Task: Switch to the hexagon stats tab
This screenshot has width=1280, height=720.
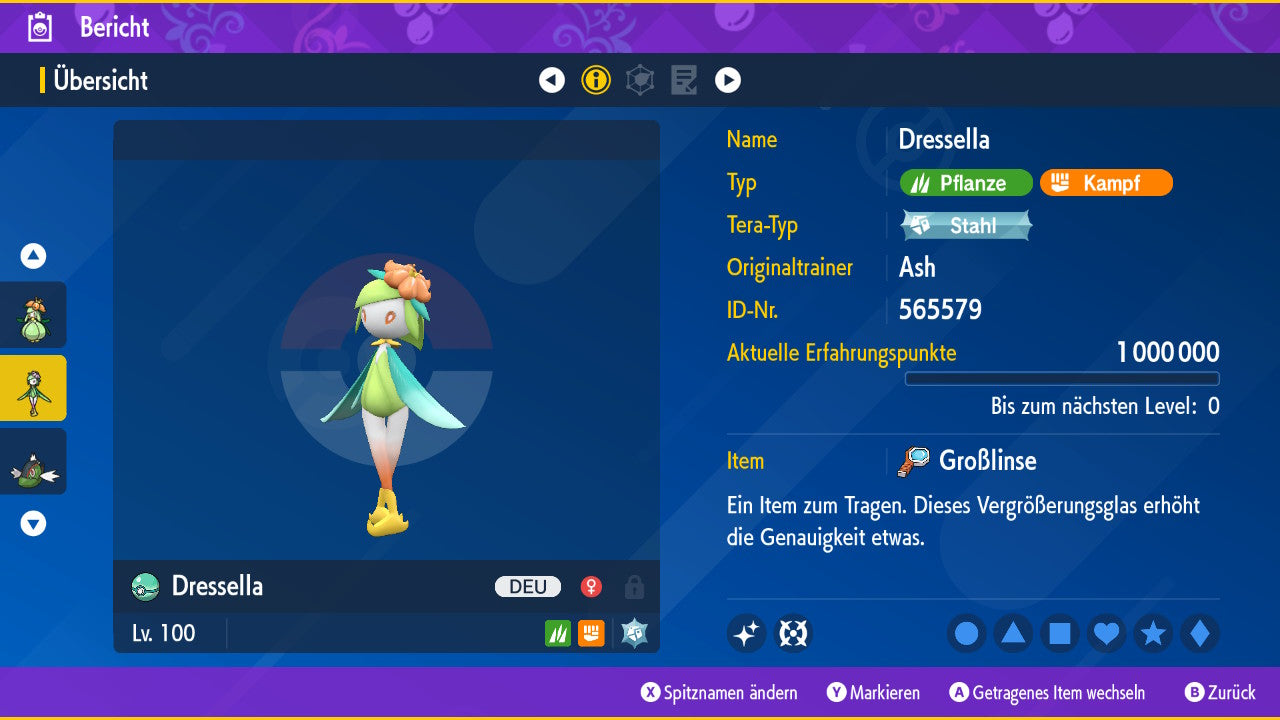Action: click(640, 80)
